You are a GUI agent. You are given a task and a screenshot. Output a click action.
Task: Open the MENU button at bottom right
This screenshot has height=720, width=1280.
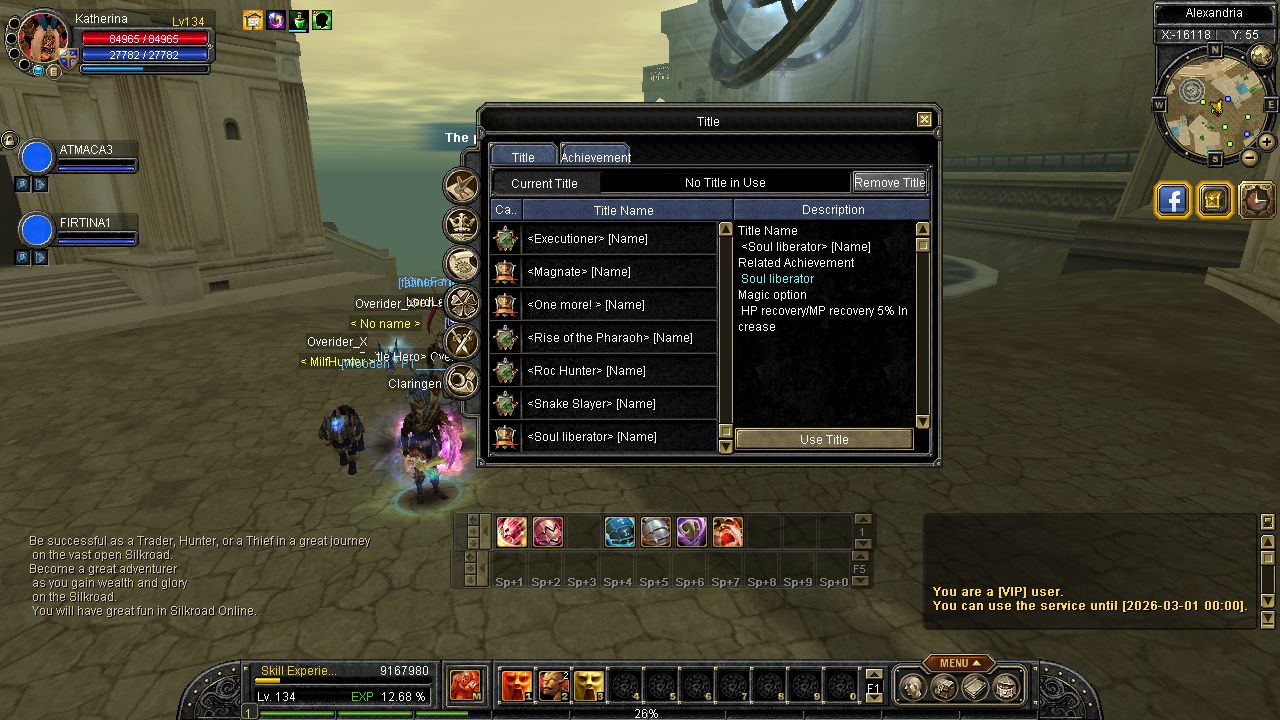tap(958, 663)
